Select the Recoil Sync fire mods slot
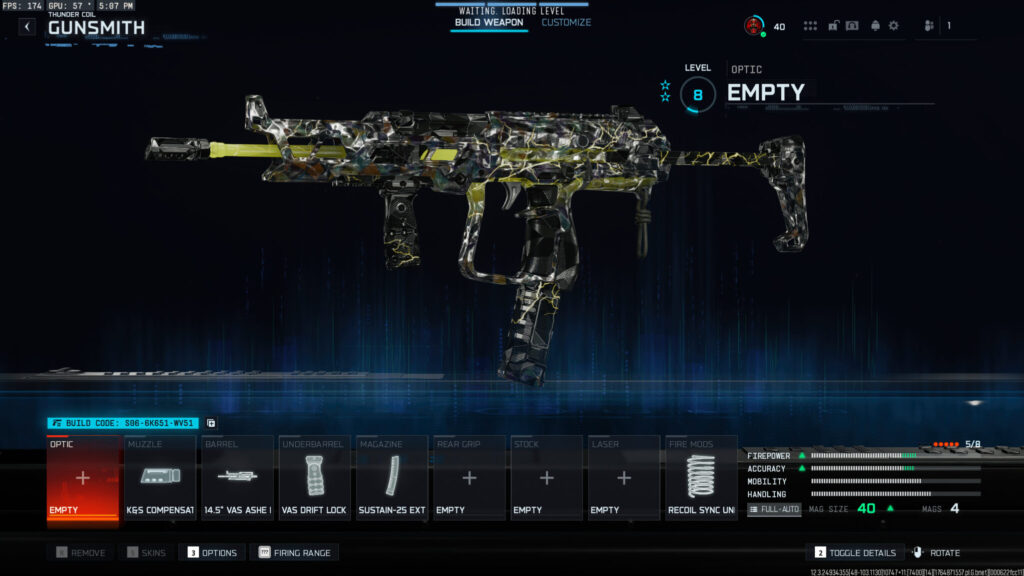This screenshot has height=576, width=1024. click(x=701, y=478)
